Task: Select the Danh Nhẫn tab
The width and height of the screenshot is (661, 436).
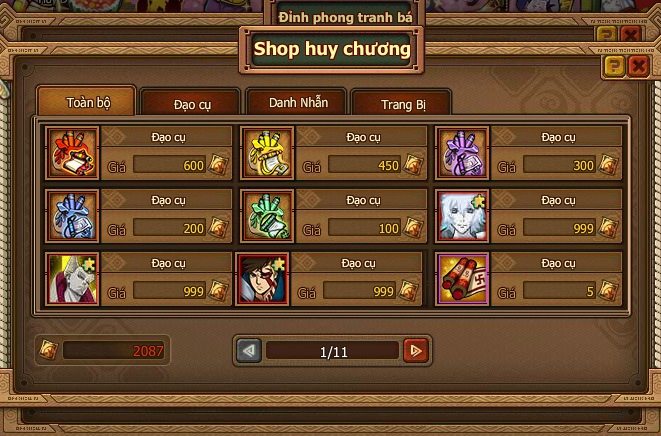Action: point(294,102)
